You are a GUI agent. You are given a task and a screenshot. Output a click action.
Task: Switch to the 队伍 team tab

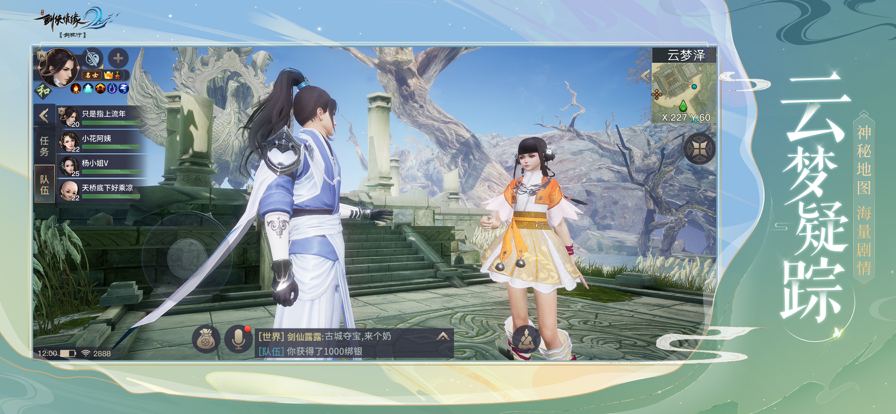point(44,184)
